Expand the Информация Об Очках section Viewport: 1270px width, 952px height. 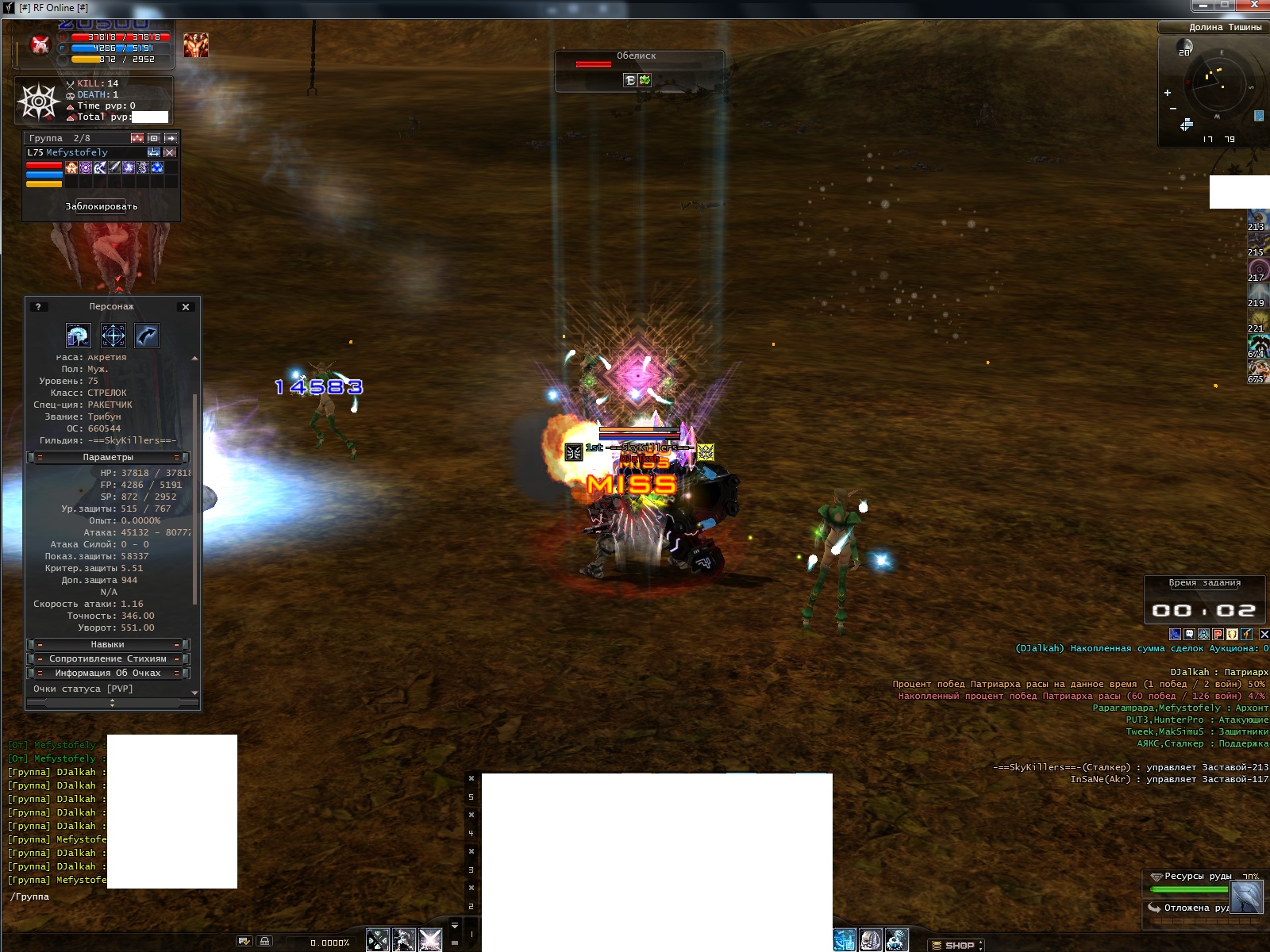point(108,673)
